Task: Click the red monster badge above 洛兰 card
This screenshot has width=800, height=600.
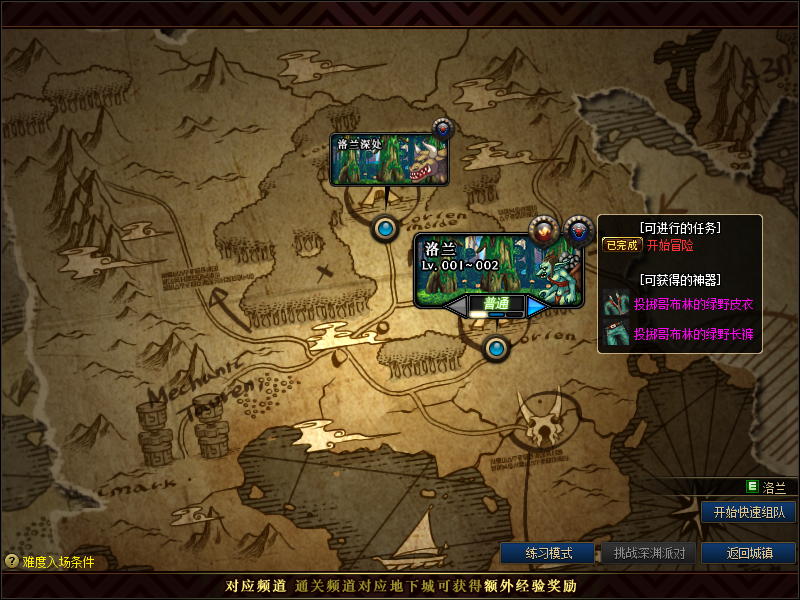Action: click(542, 230)
